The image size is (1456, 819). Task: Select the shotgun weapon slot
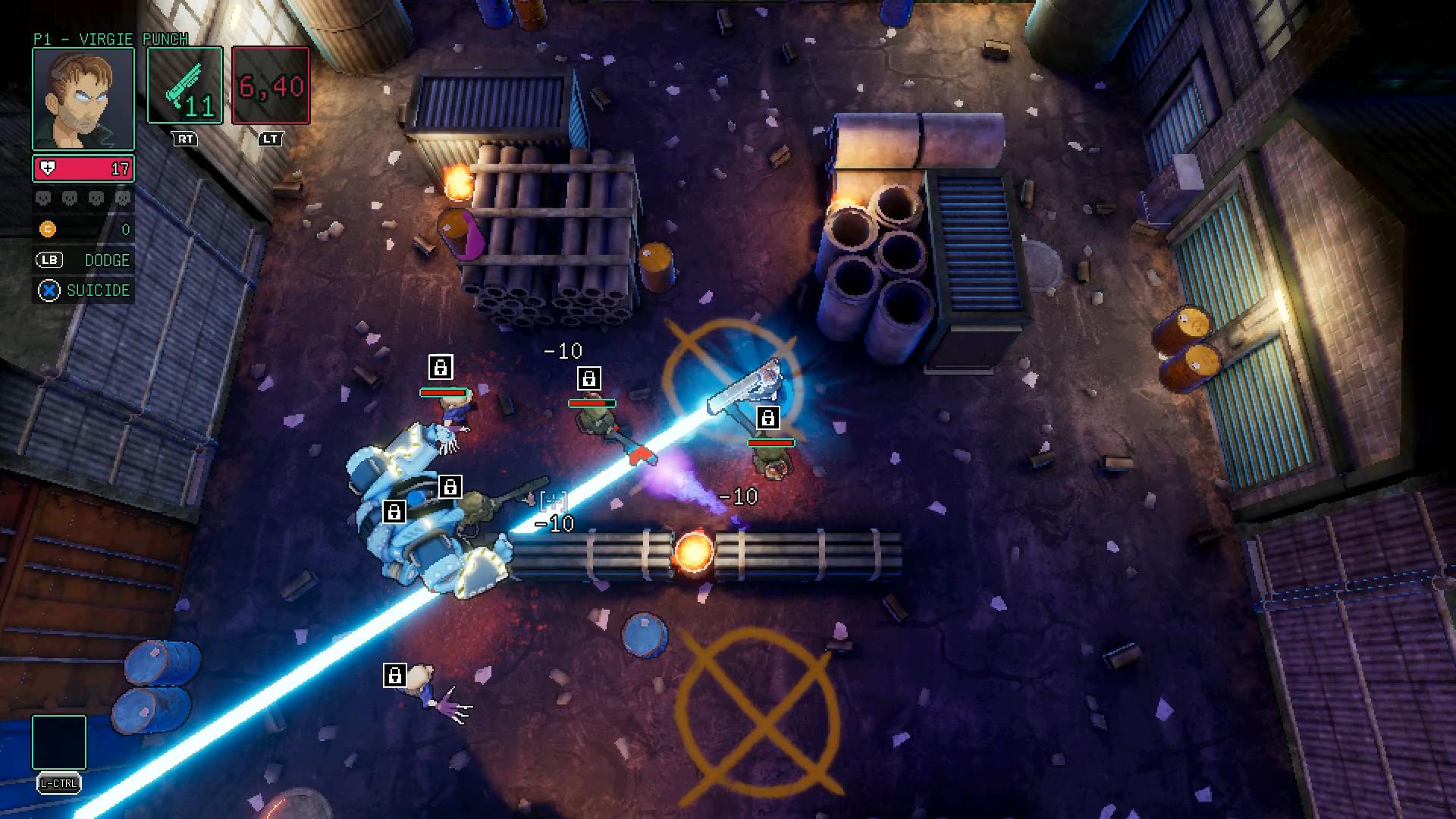click(184, 85)
